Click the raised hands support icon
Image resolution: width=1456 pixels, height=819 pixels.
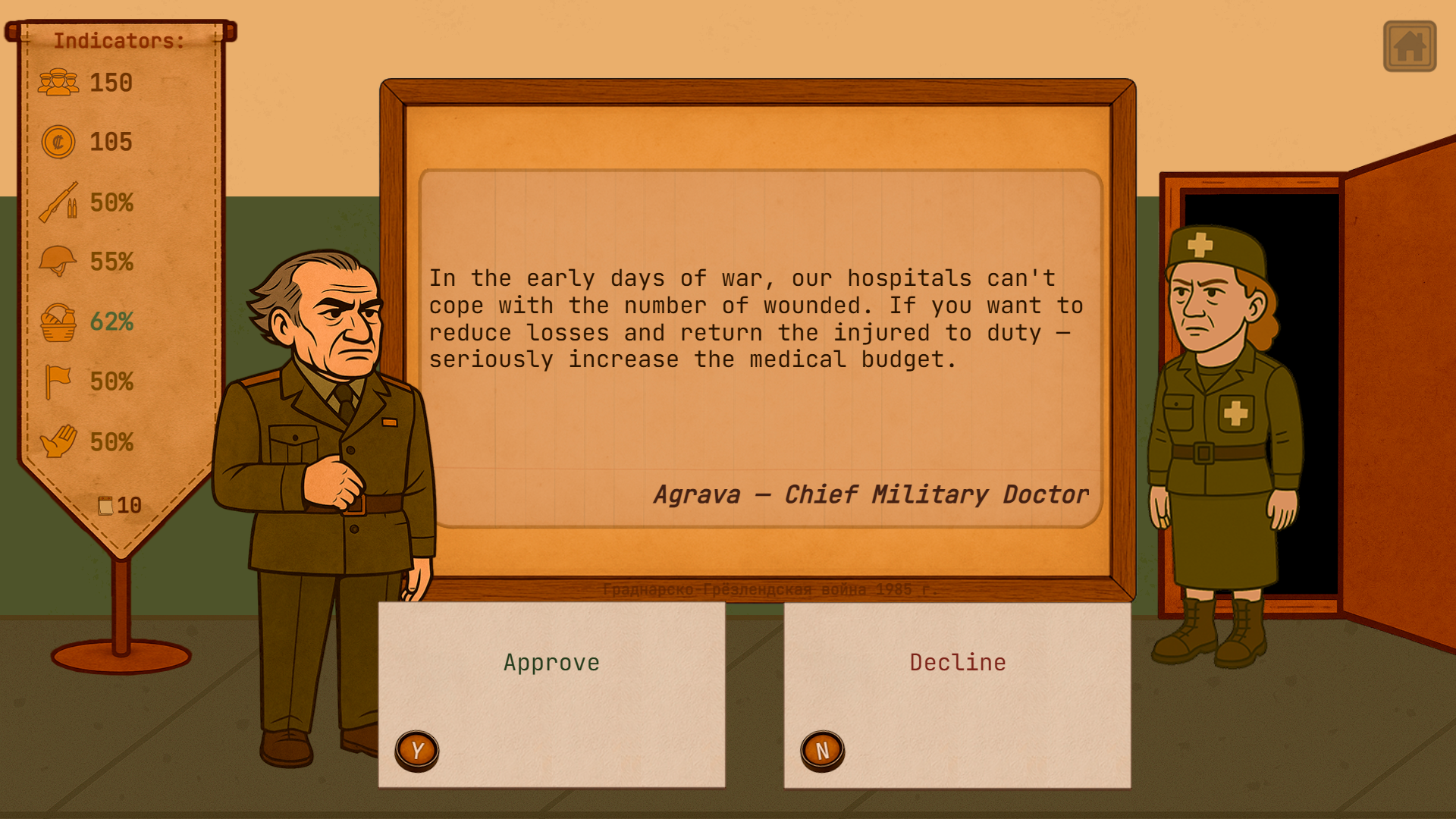59,441
